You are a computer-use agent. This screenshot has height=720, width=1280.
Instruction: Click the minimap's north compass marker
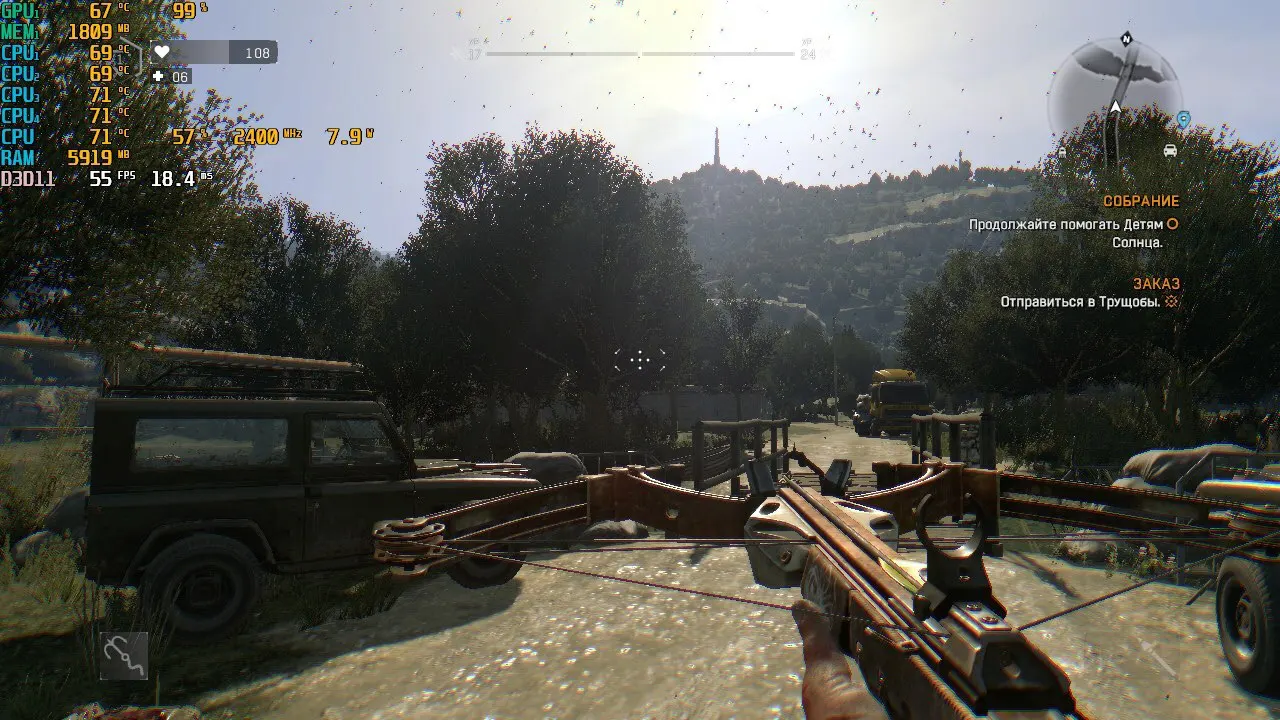(1127, 39)
